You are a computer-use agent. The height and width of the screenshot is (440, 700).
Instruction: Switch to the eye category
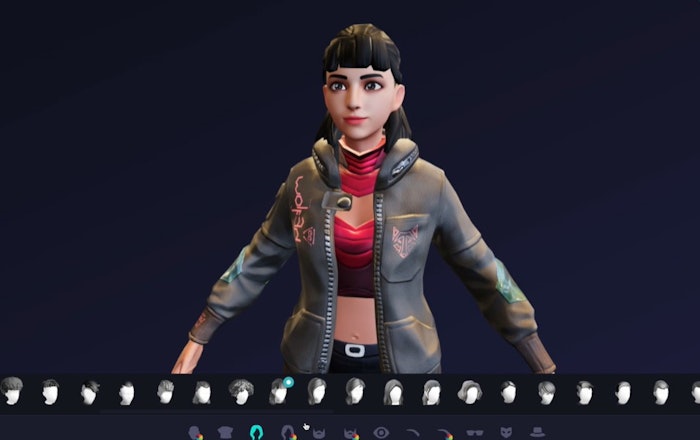381,433
